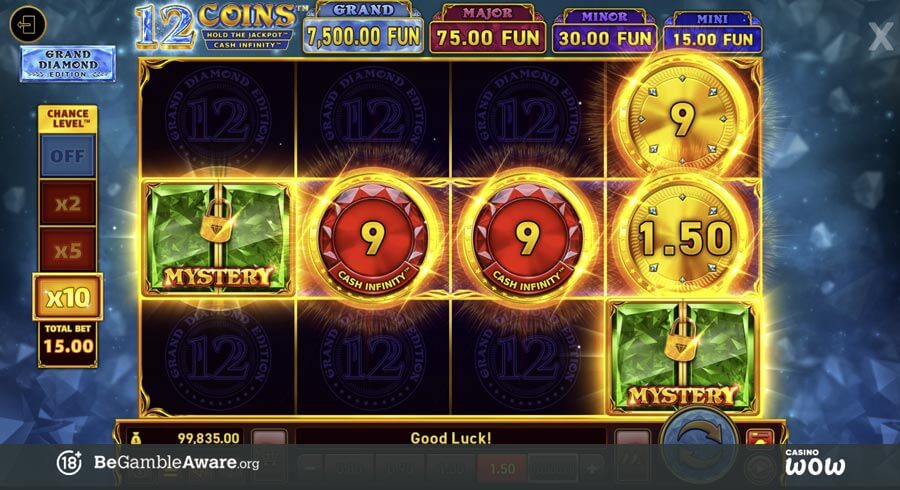900x490 pixels.
Task: Click the exit game icon
Action: (x=28, y=24)
